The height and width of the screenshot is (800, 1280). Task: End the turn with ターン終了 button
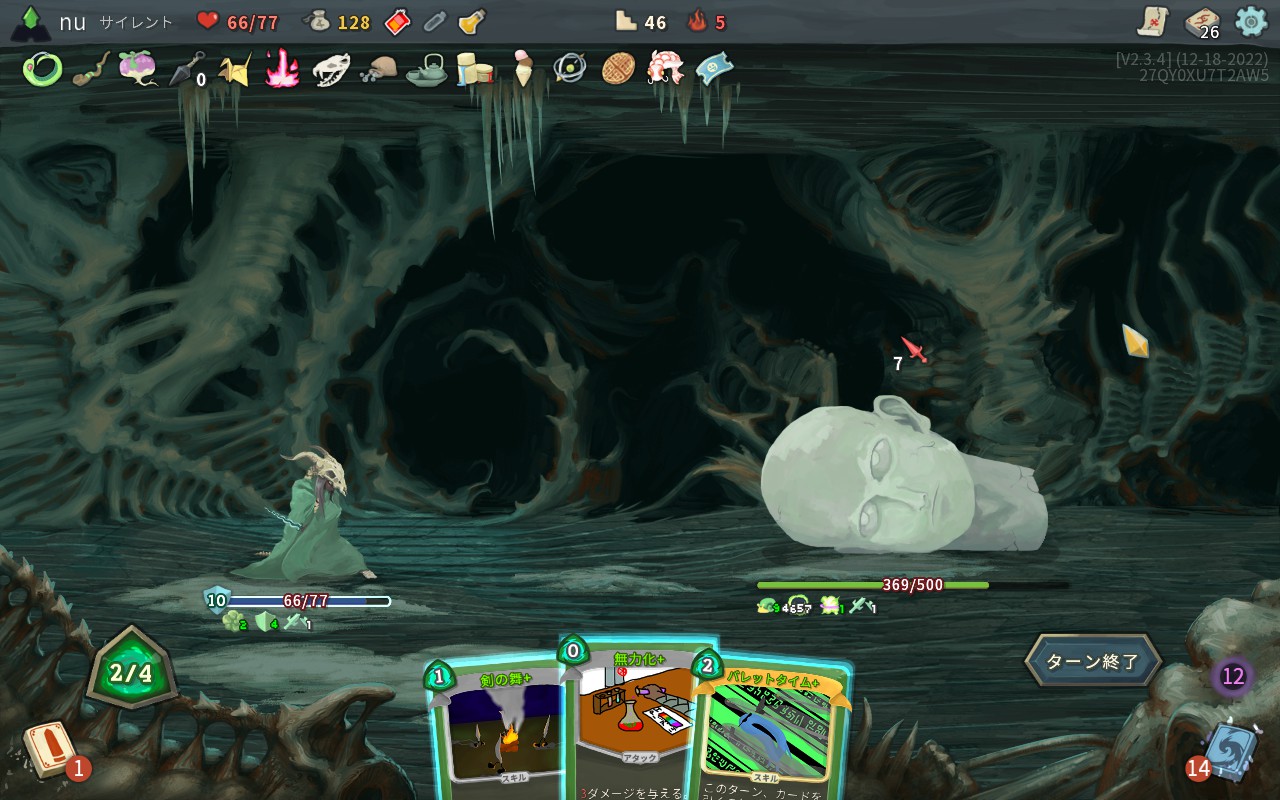[1092, 661]
